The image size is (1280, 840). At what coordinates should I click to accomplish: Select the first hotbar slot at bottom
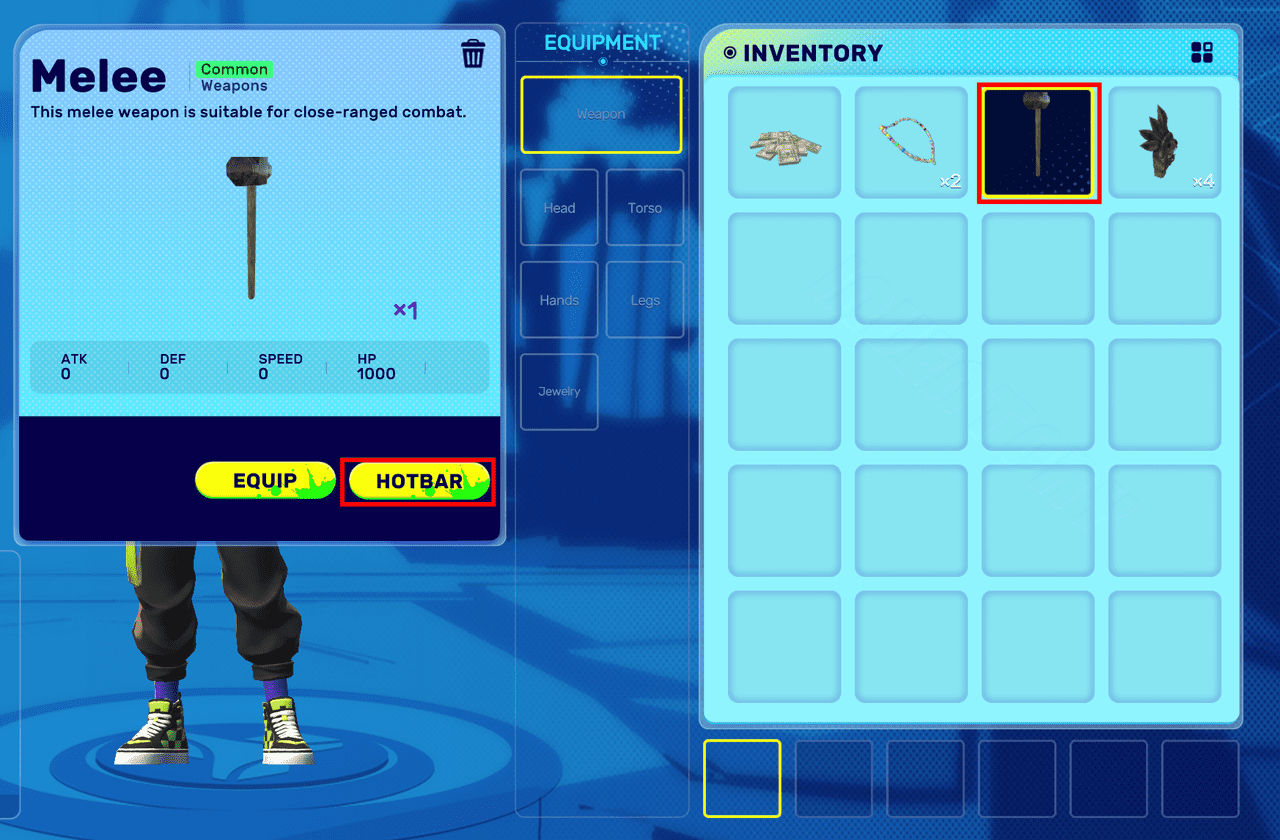[741, 780]
